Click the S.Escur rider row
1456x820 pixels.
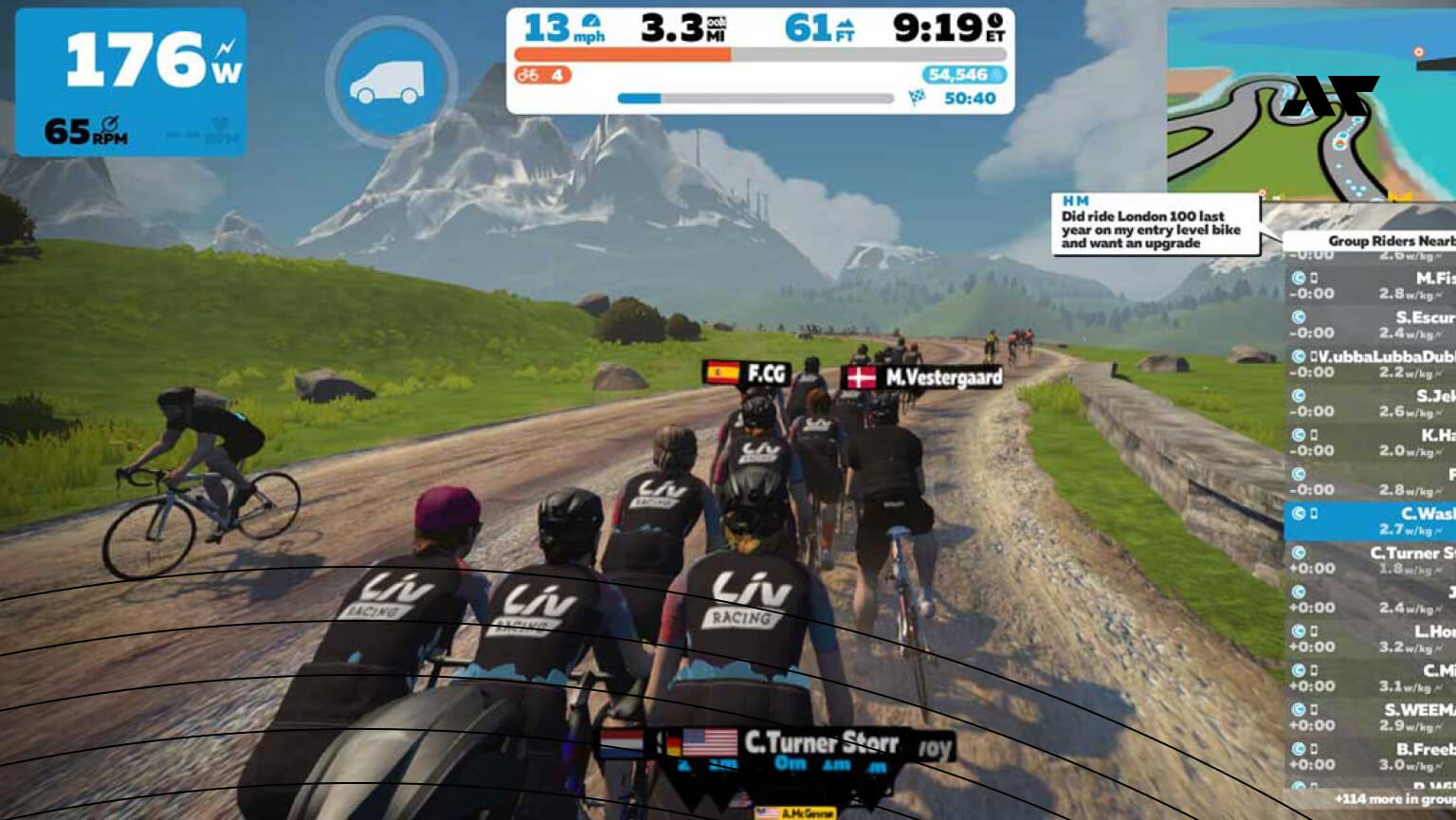(1371, 324)
